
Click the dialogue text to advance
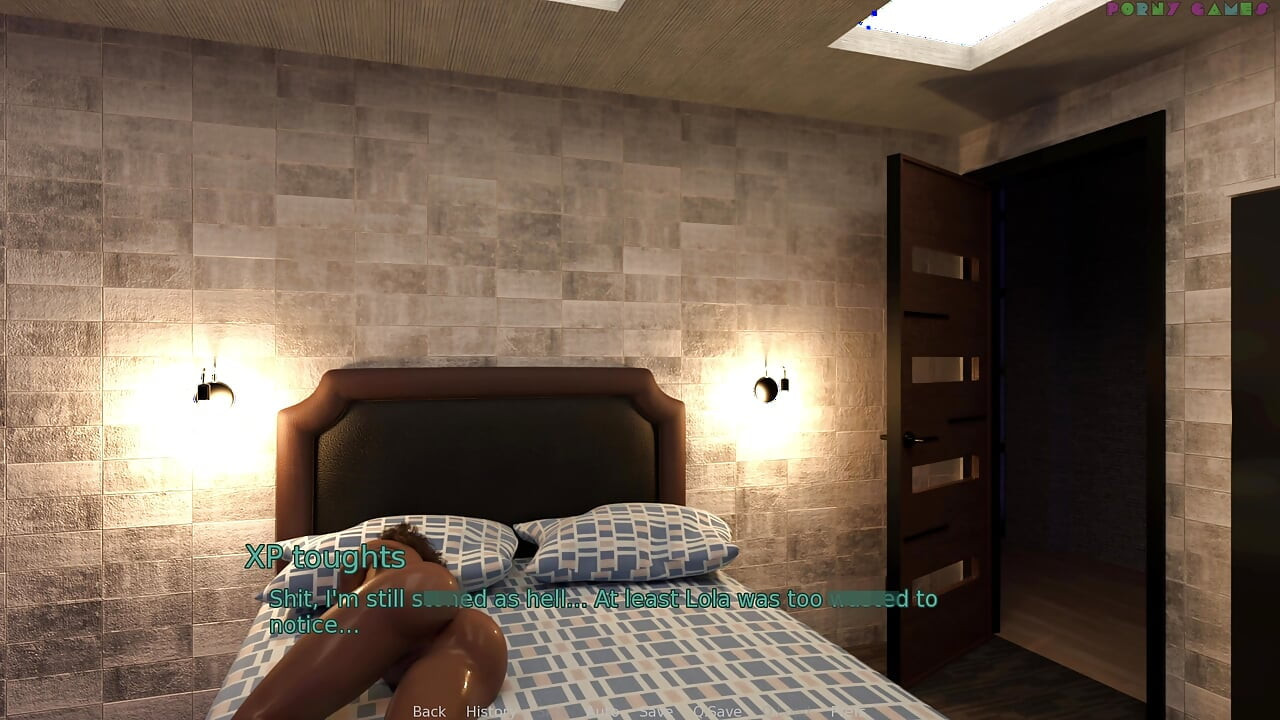(x=600, y=608)
